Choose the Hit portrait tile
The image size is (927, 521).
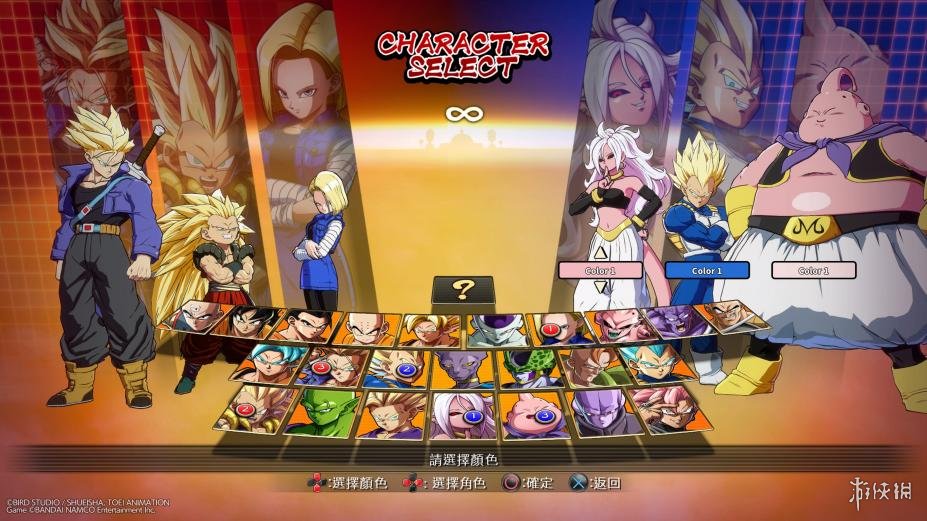pyautogui.click(x=600, y=410)
